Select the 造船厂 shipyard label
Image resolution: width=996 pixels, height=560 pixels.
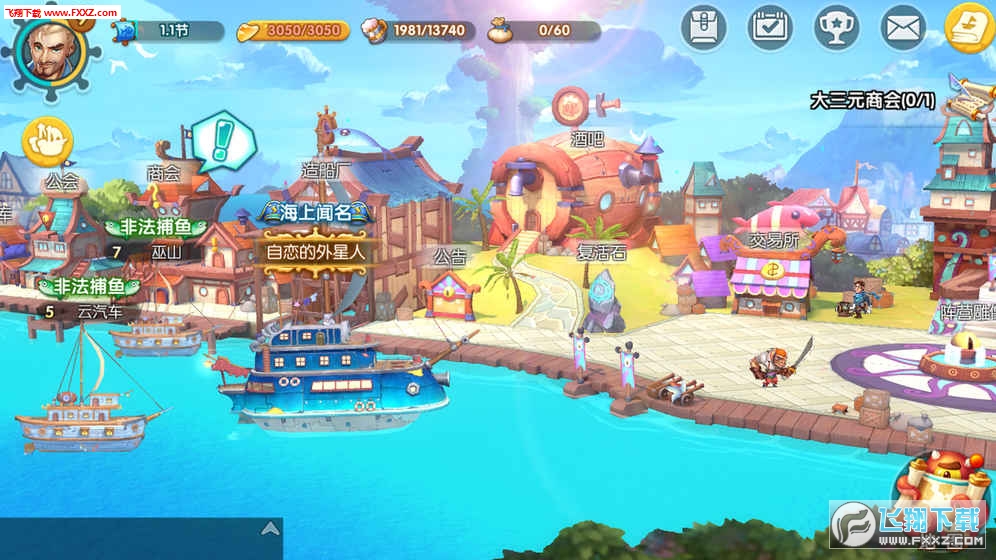coord(326,170)
